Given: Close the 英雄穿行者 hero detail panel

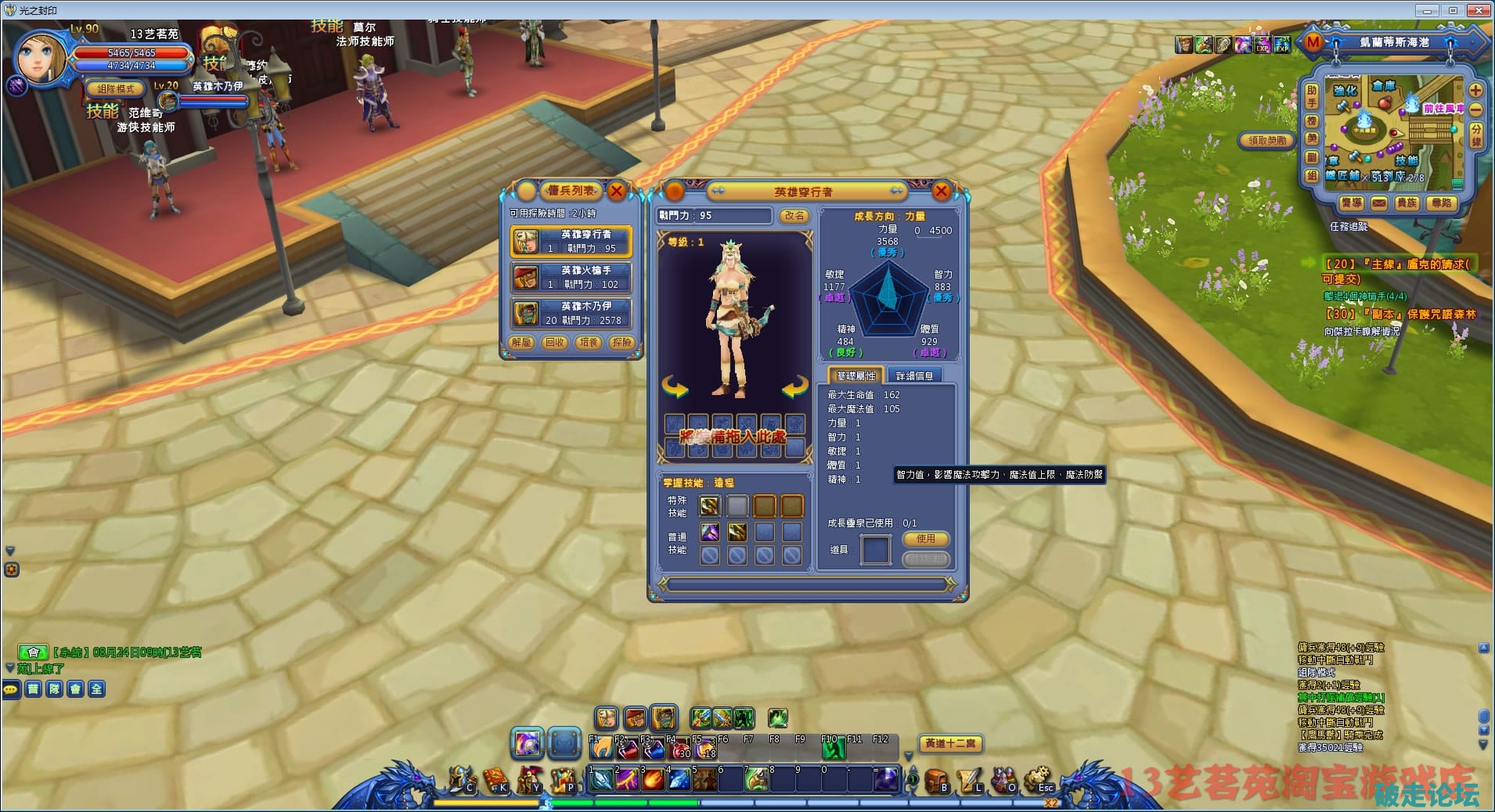Looking at the screenshot, I should [942, 191].
